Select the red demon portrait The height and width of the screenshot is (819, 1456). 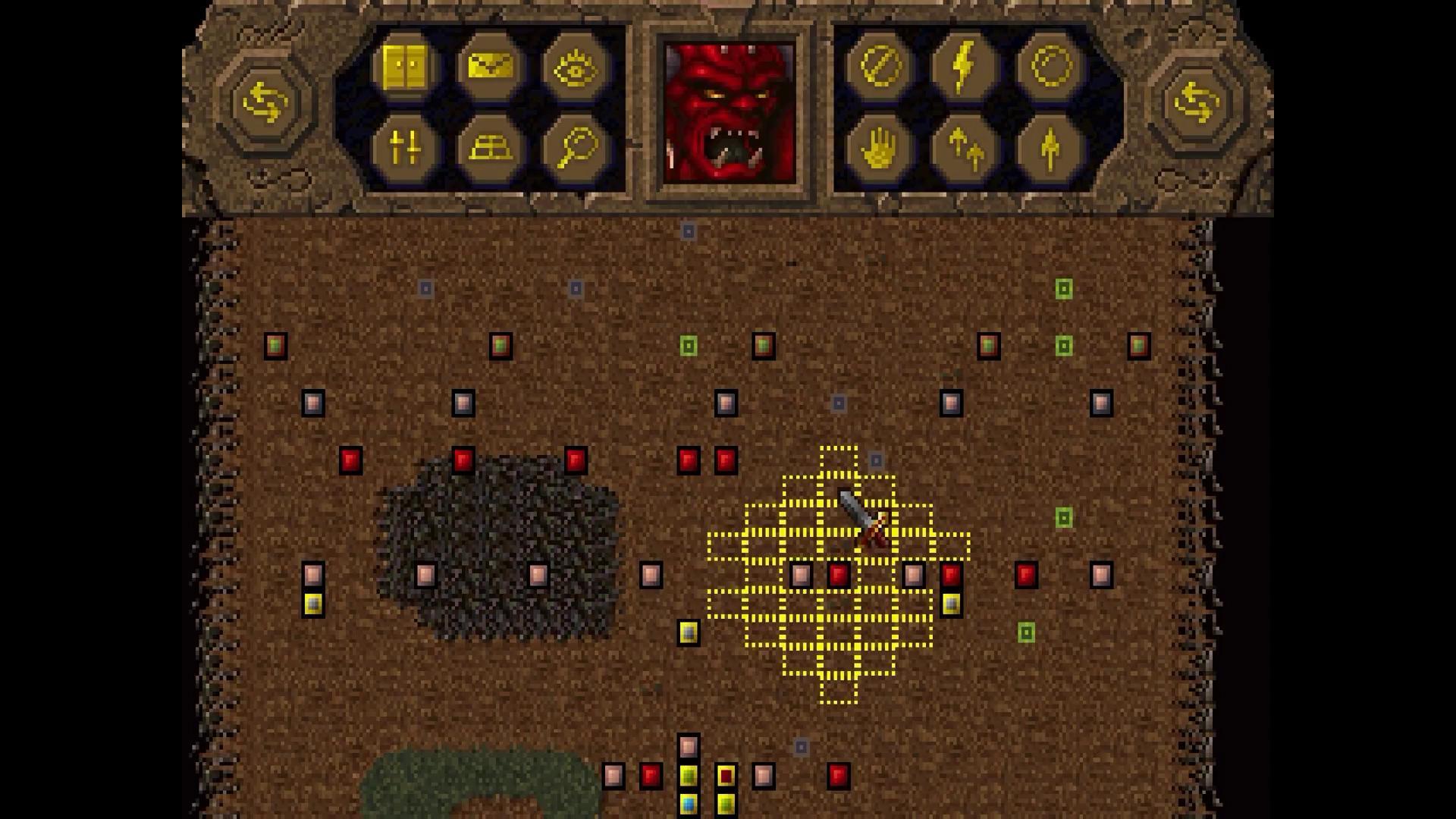[x=730, y=110]
